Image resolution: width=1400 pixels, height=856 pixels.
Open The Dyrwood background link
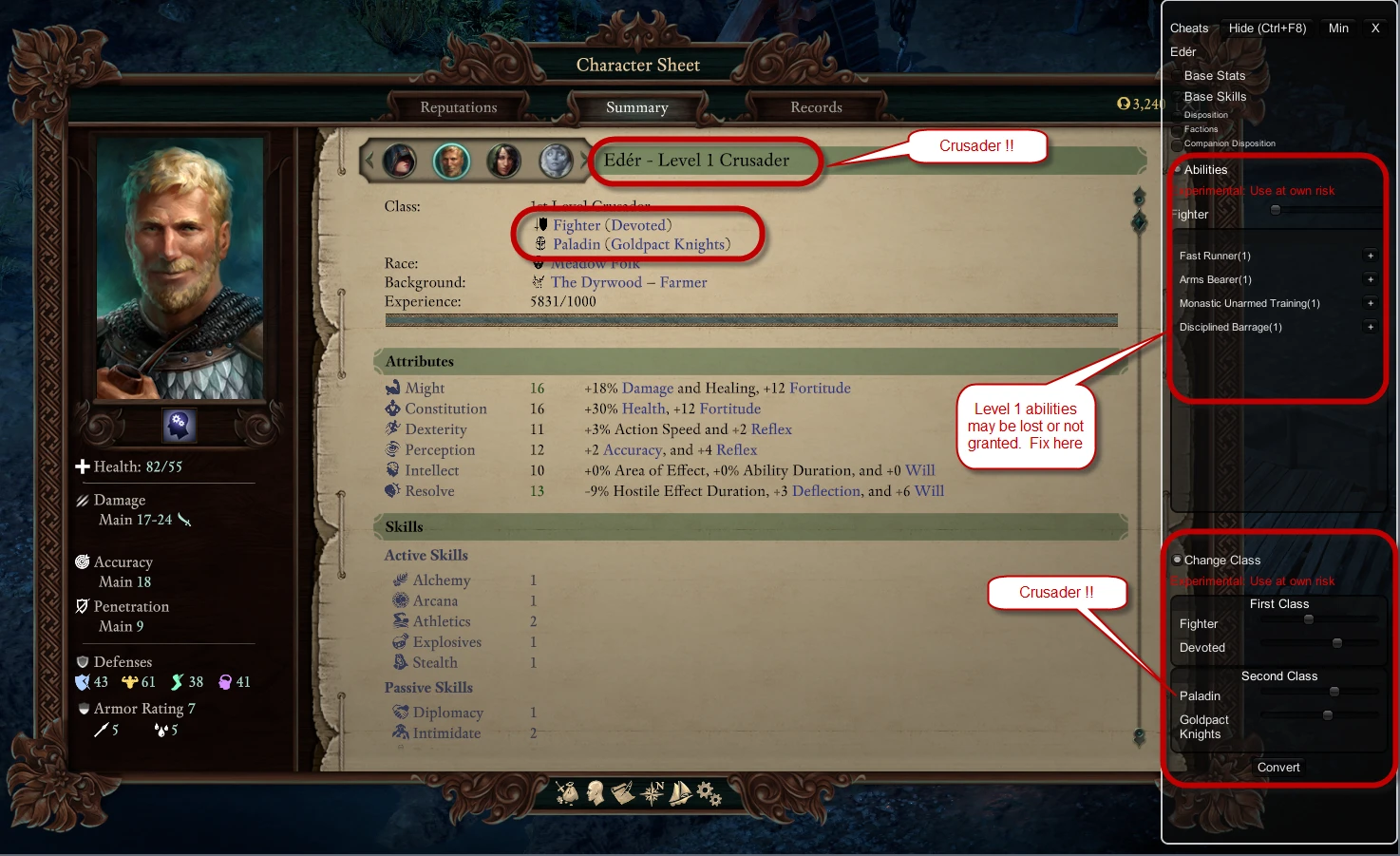596,281
